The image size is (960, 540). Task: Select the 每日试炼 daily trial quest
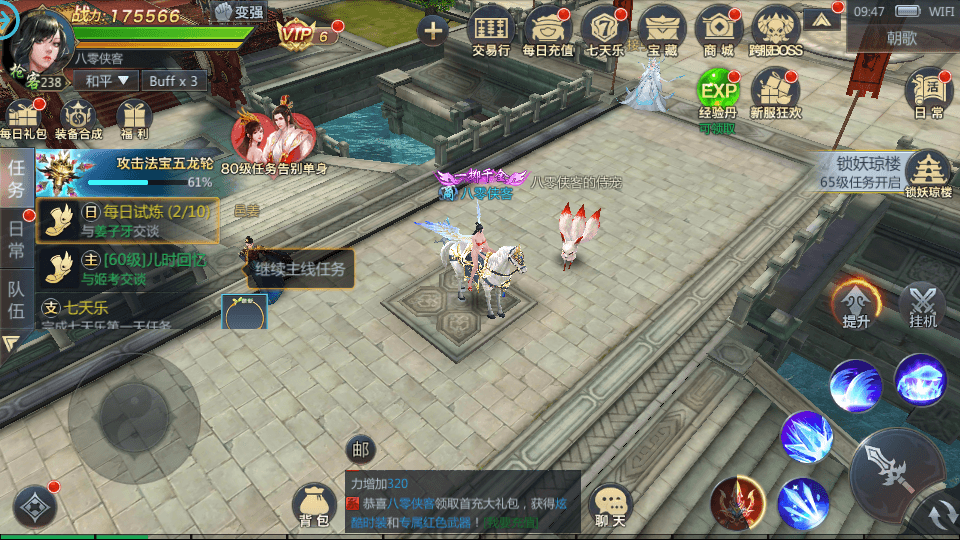(x=128, y=220)
